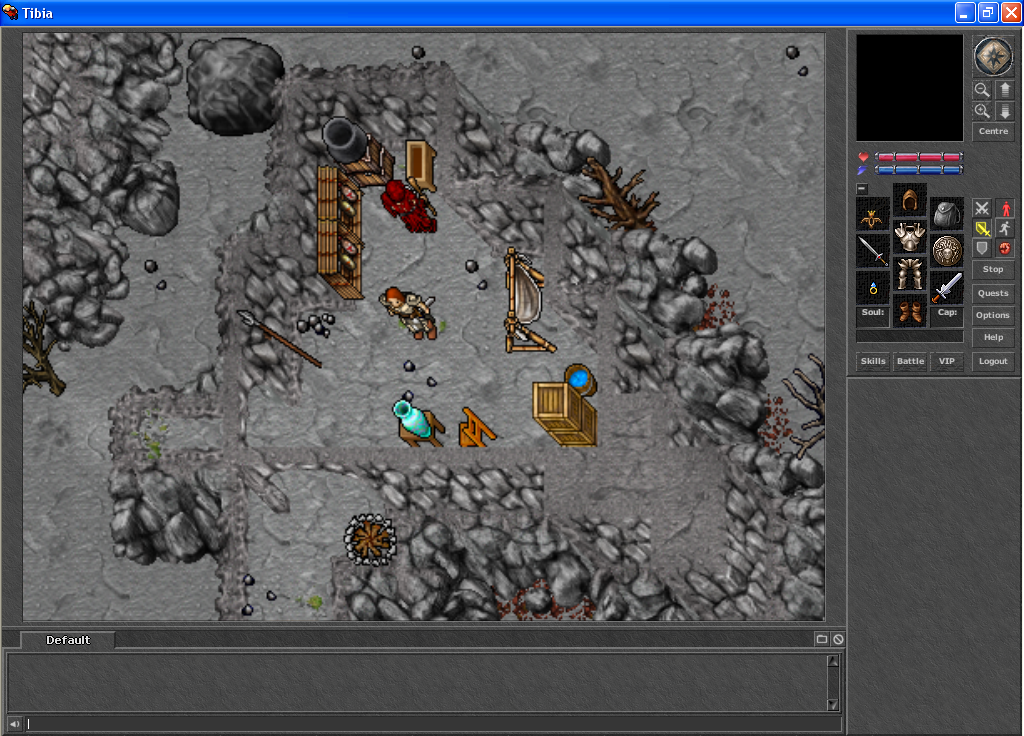Switch to the Default chat tab
Image resolution: width=1024 pixels, height=736 pixels.
[68, 640]
